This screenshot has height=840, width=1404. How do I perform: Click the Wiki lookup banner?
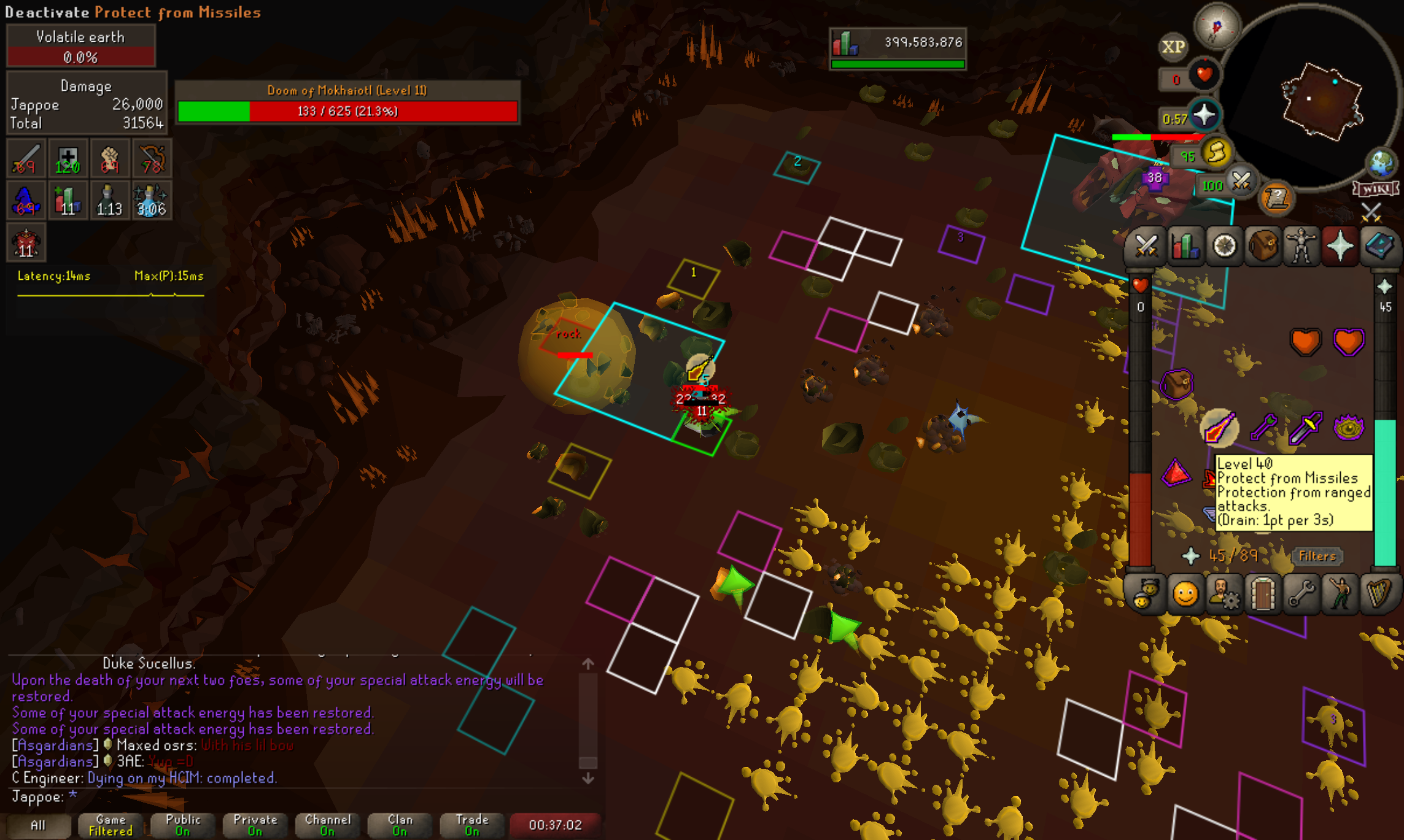coord(1375,189)
